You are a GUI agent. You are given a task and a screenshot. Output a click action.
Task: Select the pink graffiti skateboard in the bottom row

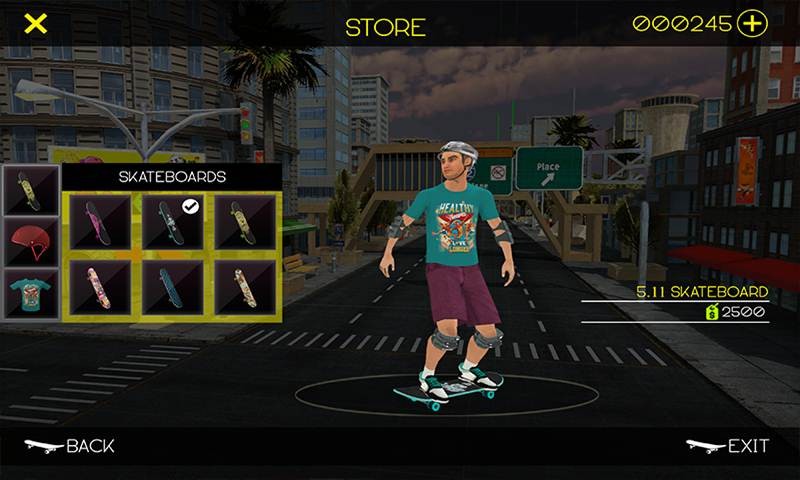click(x=101, y=288)
